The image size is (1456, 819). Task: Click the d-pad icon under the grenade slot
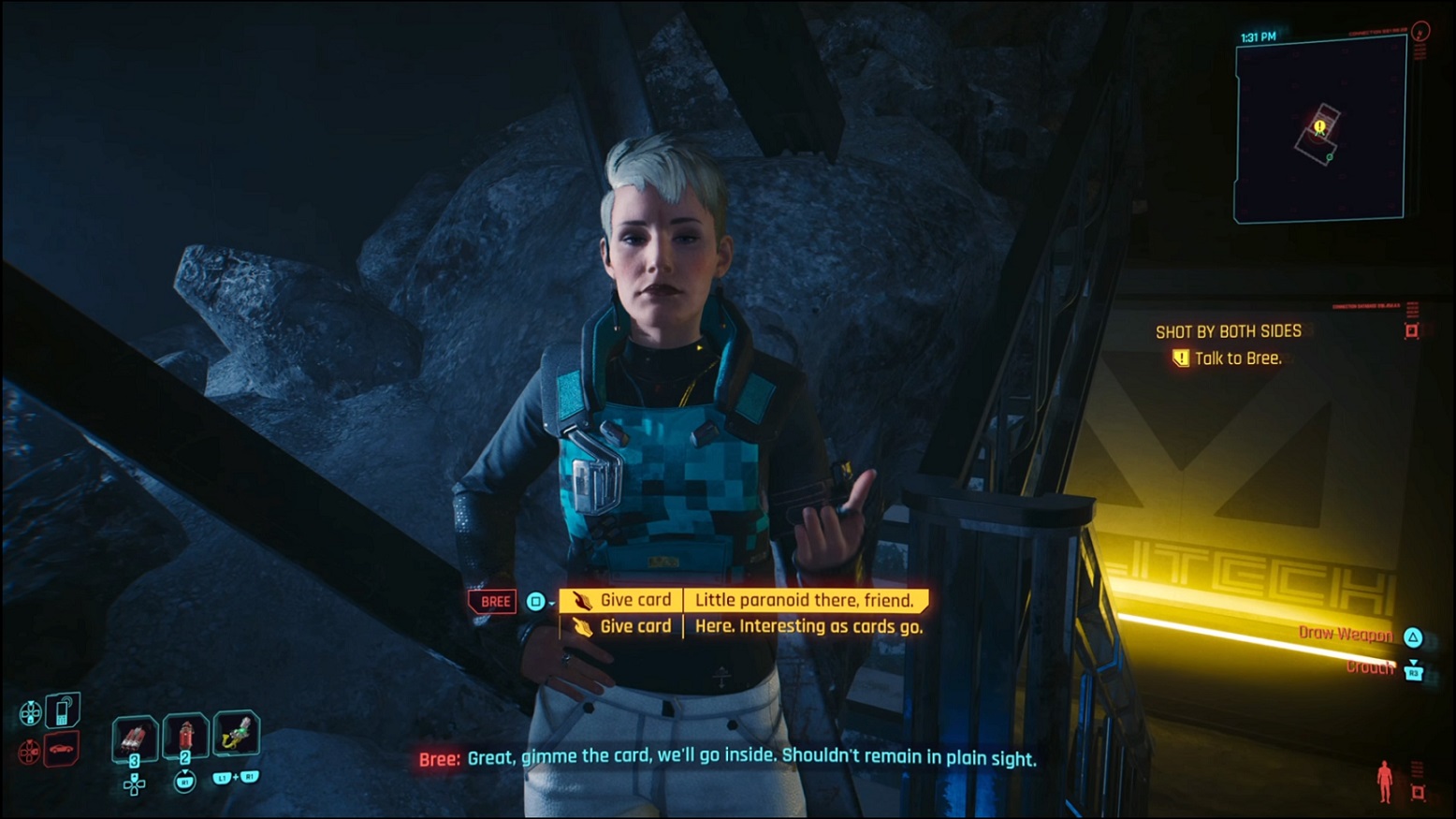click(134, 785)
